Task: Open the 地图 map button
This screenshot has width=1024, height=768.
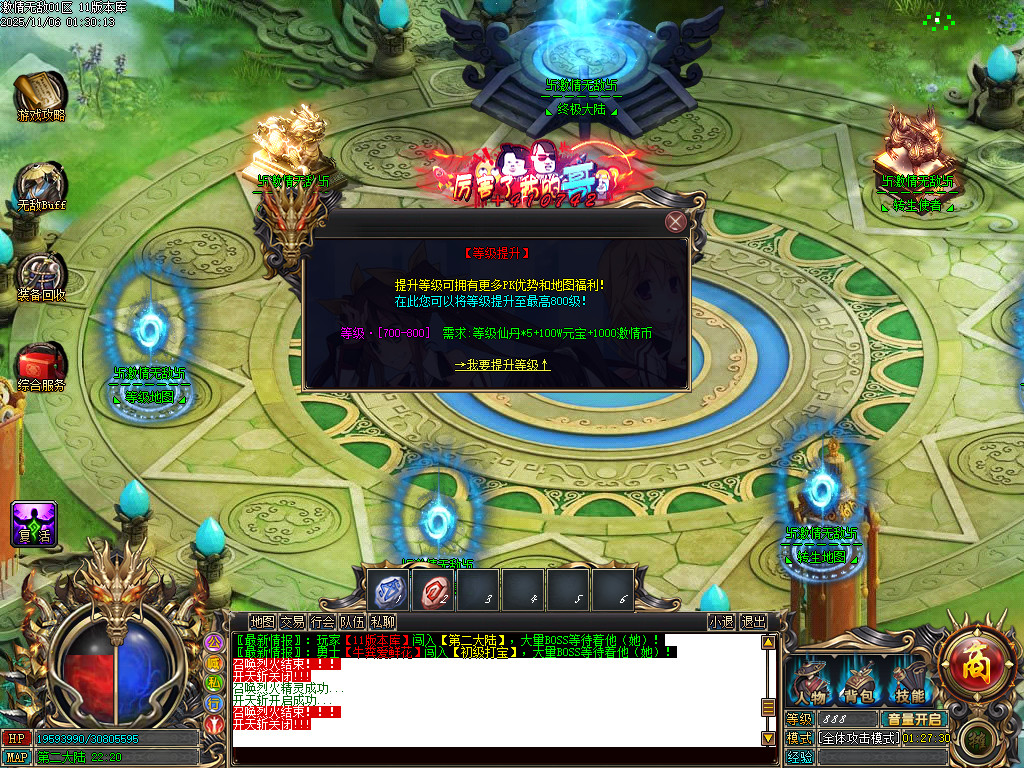Action: pos(262,622)
